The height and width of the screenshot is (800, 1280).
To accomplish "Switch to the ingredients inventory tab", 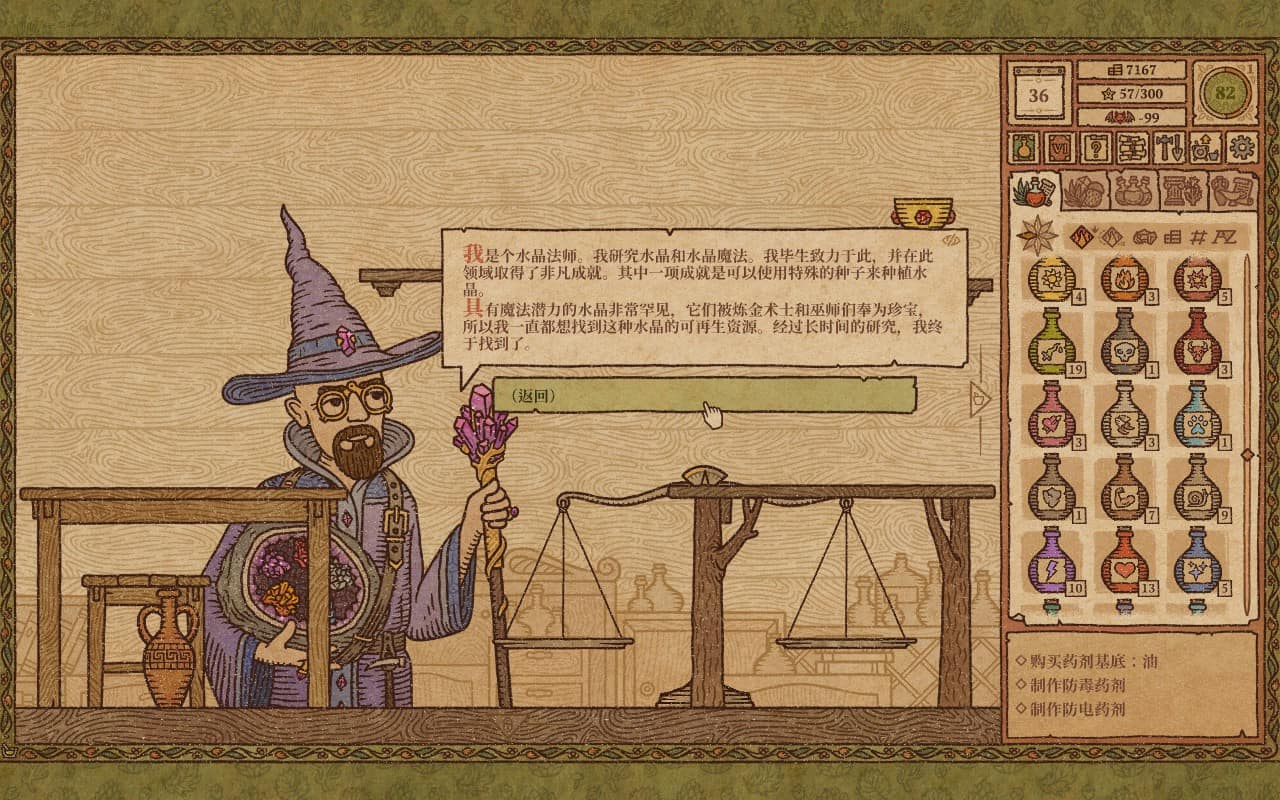I will point(1083,192).
